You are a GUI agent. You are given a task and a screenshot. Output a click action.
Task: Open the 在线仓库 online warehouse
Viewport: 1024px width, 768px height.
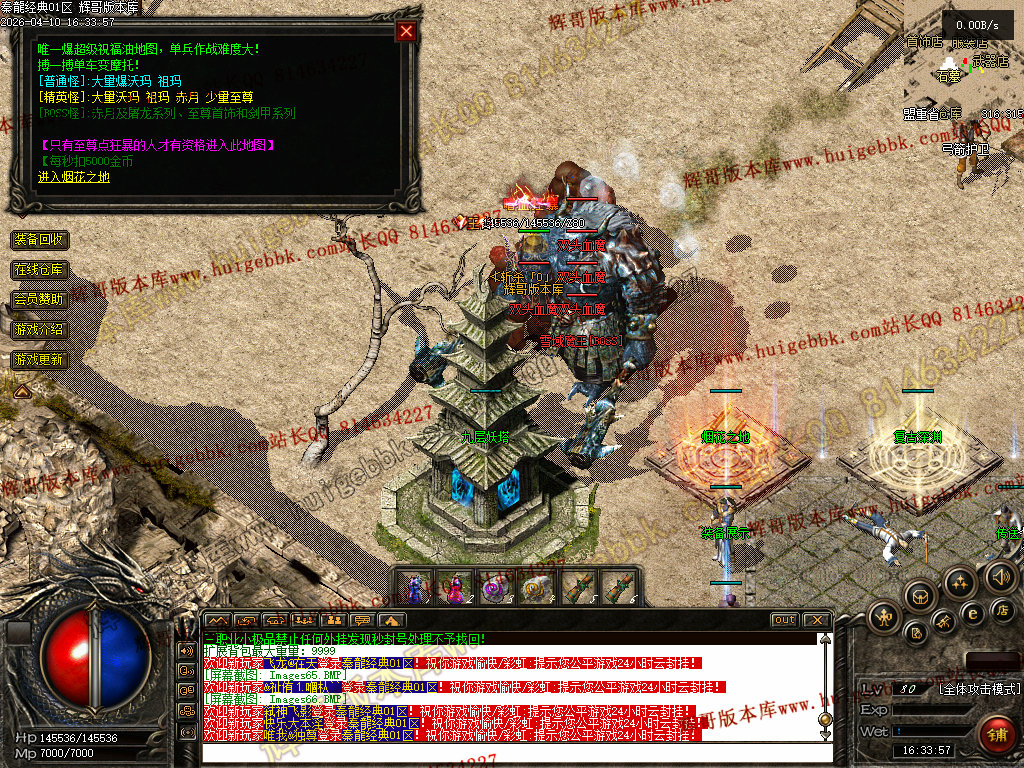click(x=40, y=270)
